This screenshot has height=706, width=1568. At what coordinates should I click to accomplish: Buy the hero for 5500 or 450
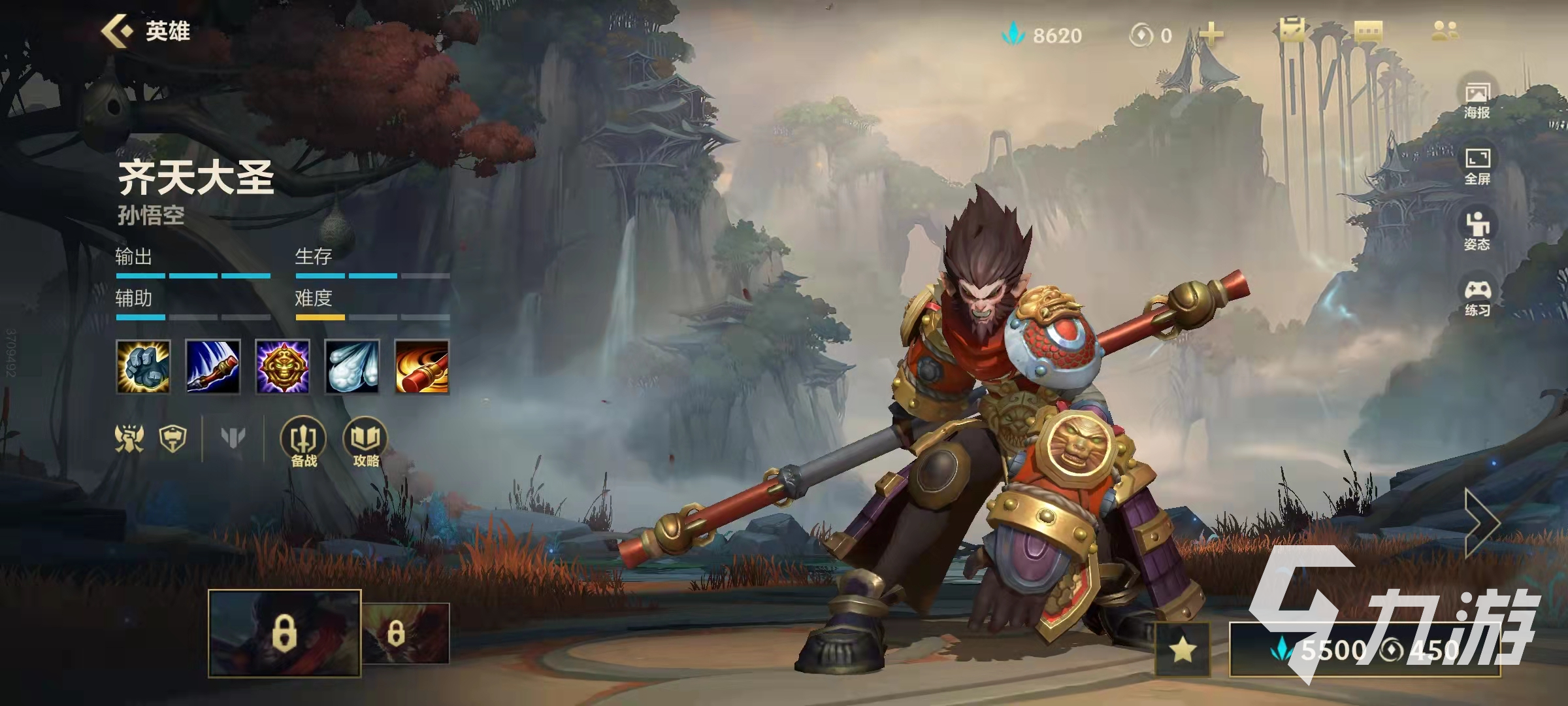click(x=1365, y=650)
